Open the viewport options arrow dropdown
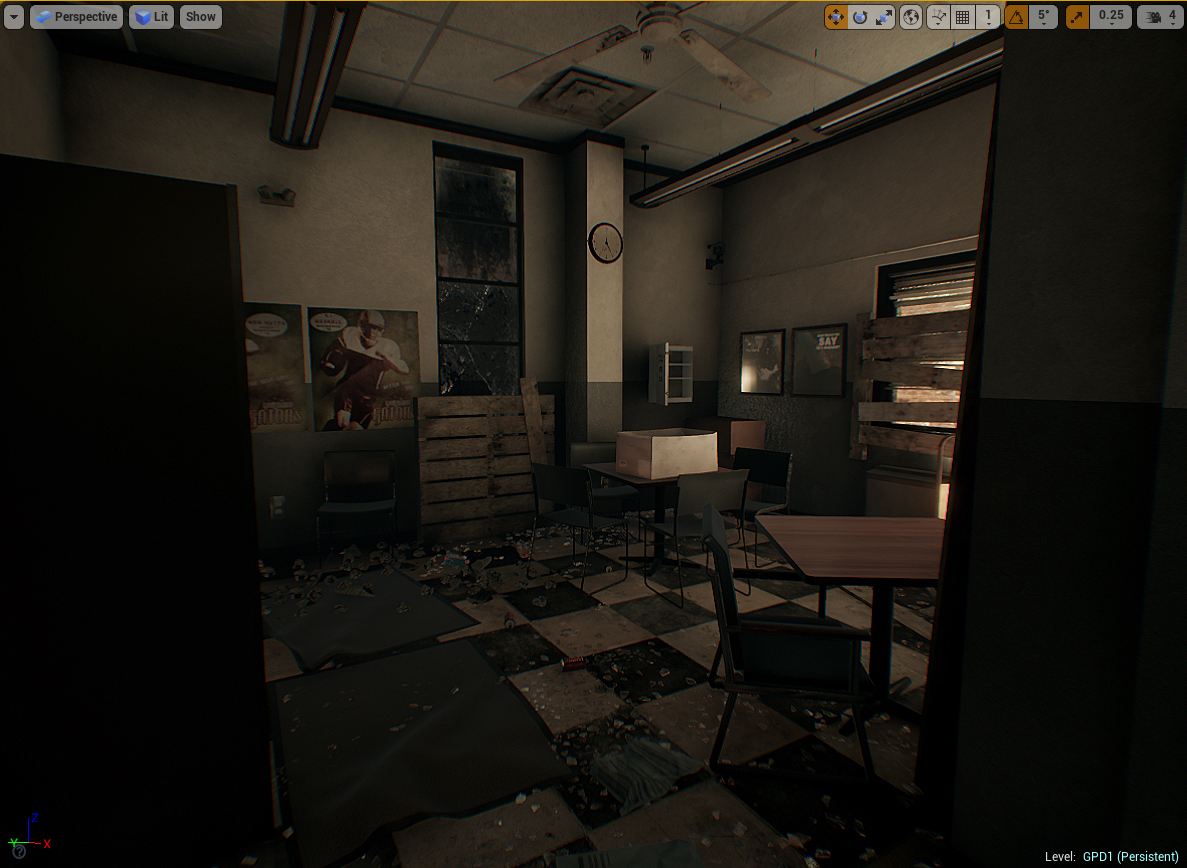The width and height of the screenshot is (1187, 868). [14, 17]
